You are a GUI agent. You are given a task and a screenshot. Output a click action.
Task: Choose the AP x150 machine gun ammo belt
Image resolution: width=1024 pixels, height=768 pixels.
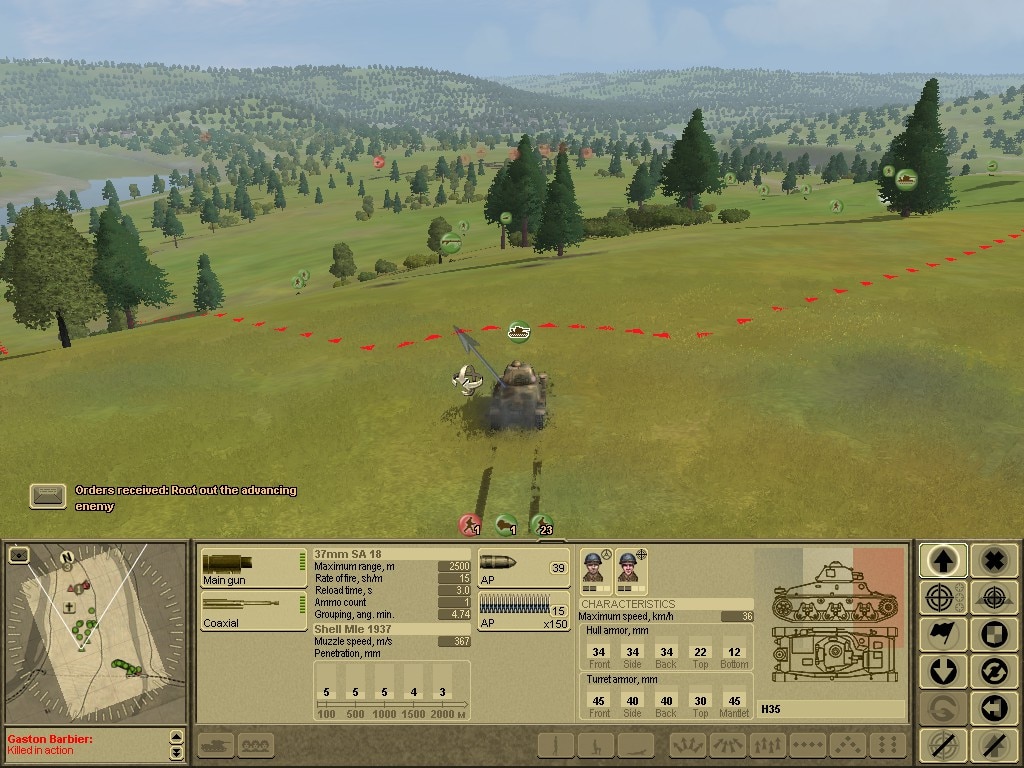point(523,610)
